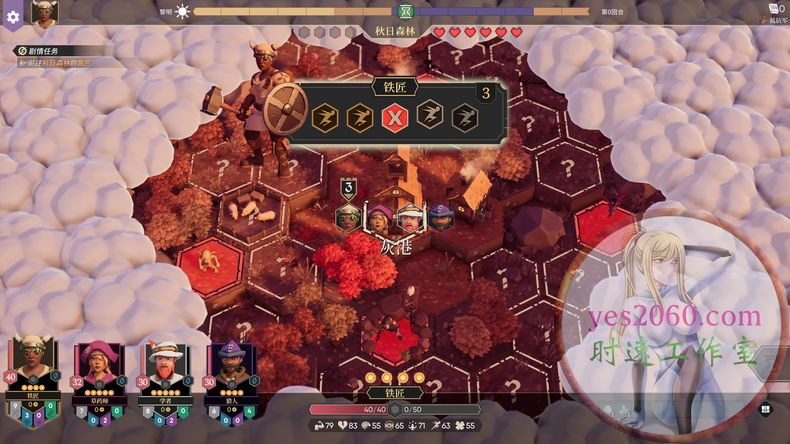
Task: Click the red X movement slot
Action: pyautogui.click(x=393, y=117)
